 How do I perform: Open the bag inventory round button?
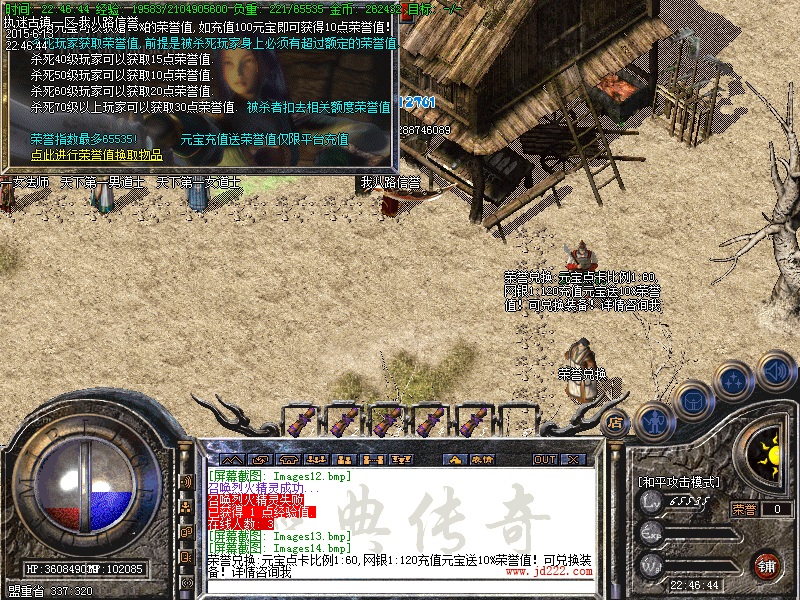(x=693, y=402)
